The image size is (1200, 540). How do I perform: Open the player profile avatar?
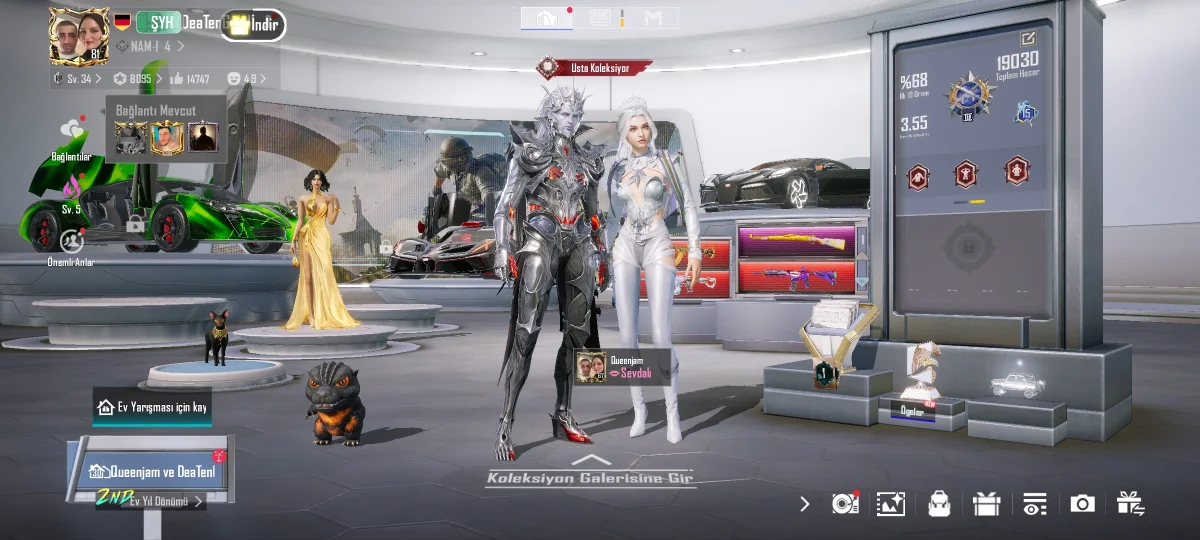point(79,36)
